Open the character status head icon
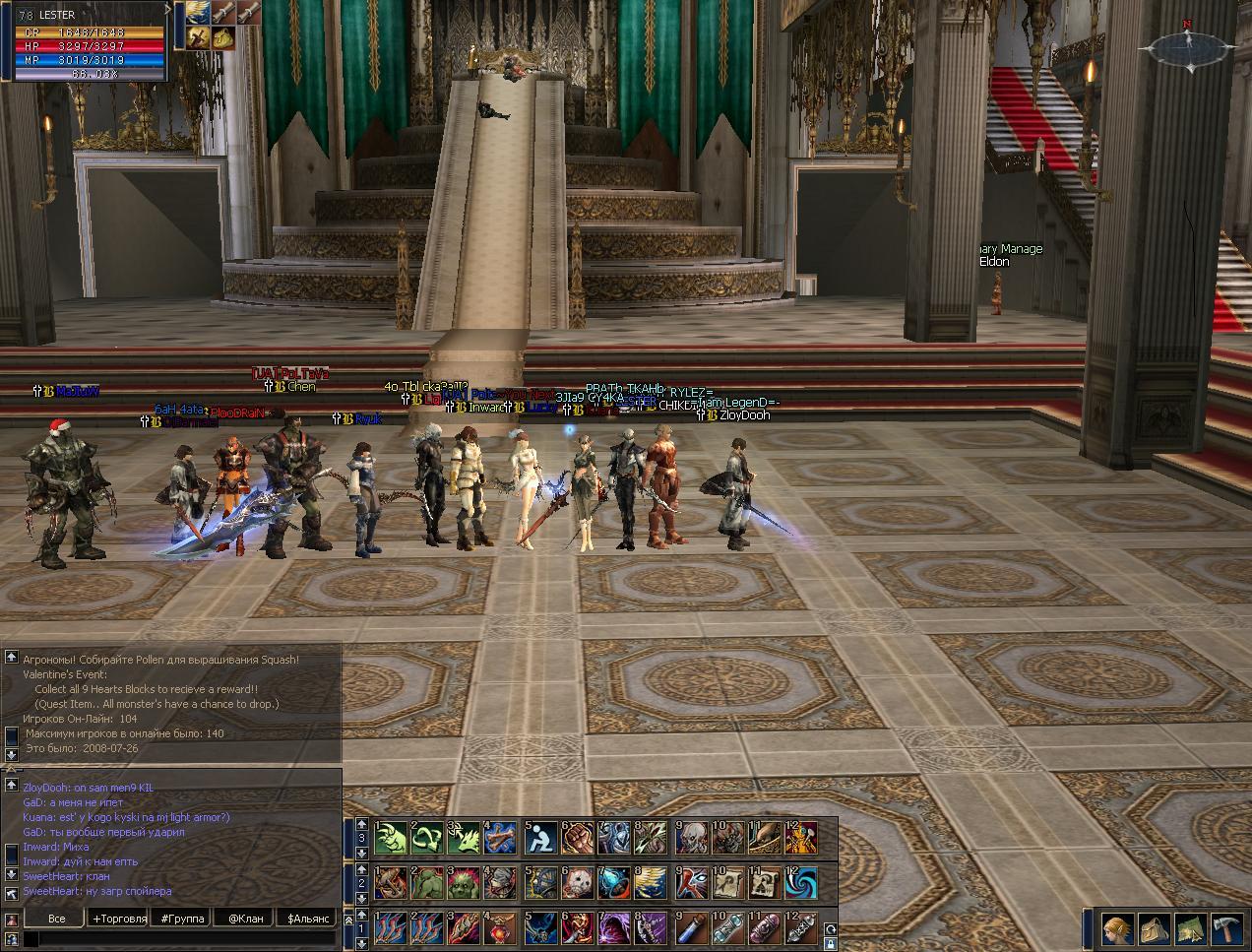This screenshot has width=1252, height=952. (1116, 929)
